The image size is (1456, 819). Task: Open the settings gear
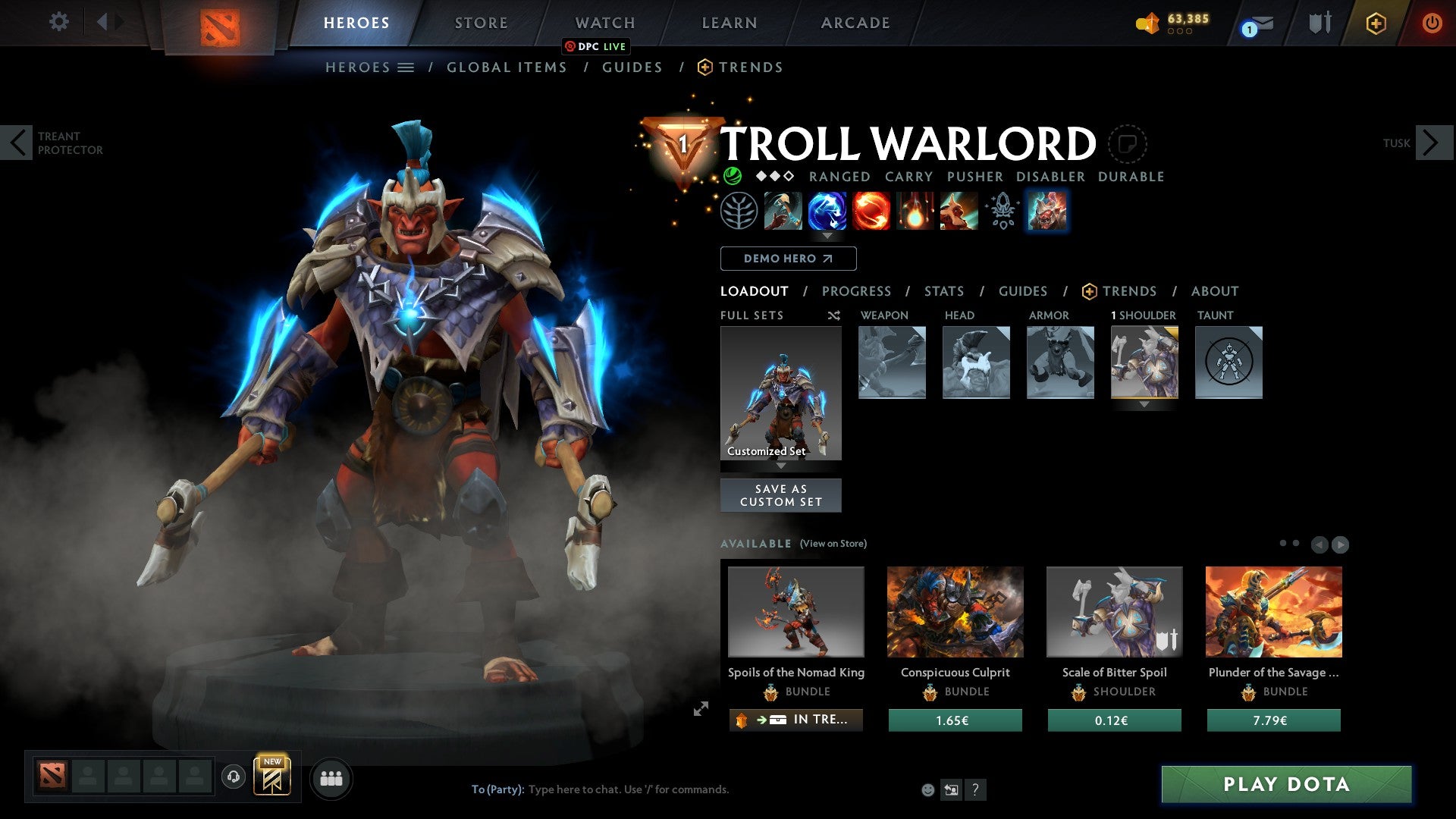58,21
